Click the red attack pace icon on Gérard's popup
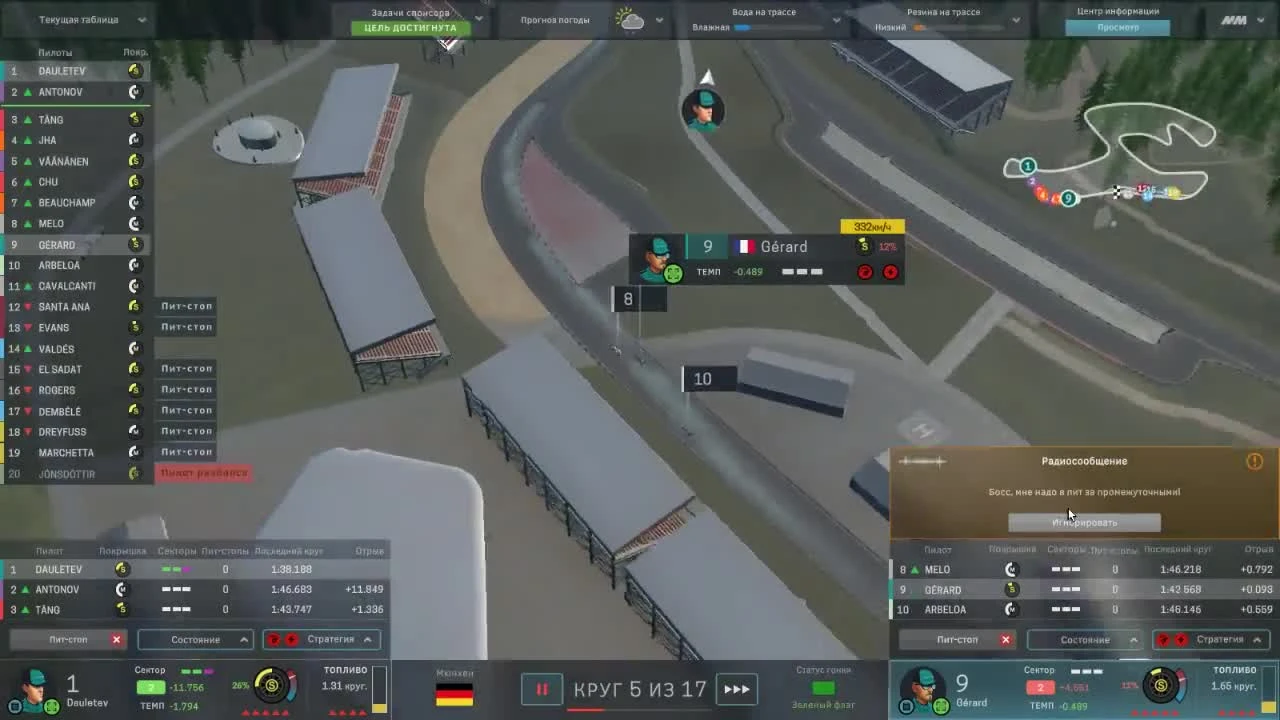1280x720 pixels. (864, 272)
